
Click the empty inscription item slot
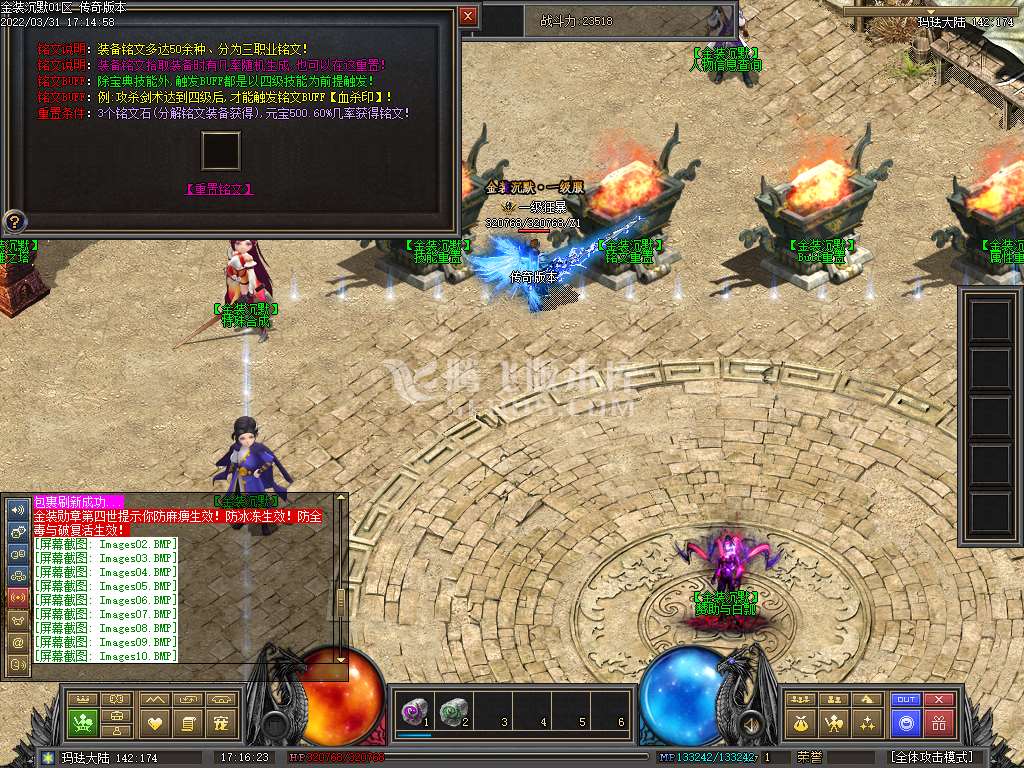220,151
